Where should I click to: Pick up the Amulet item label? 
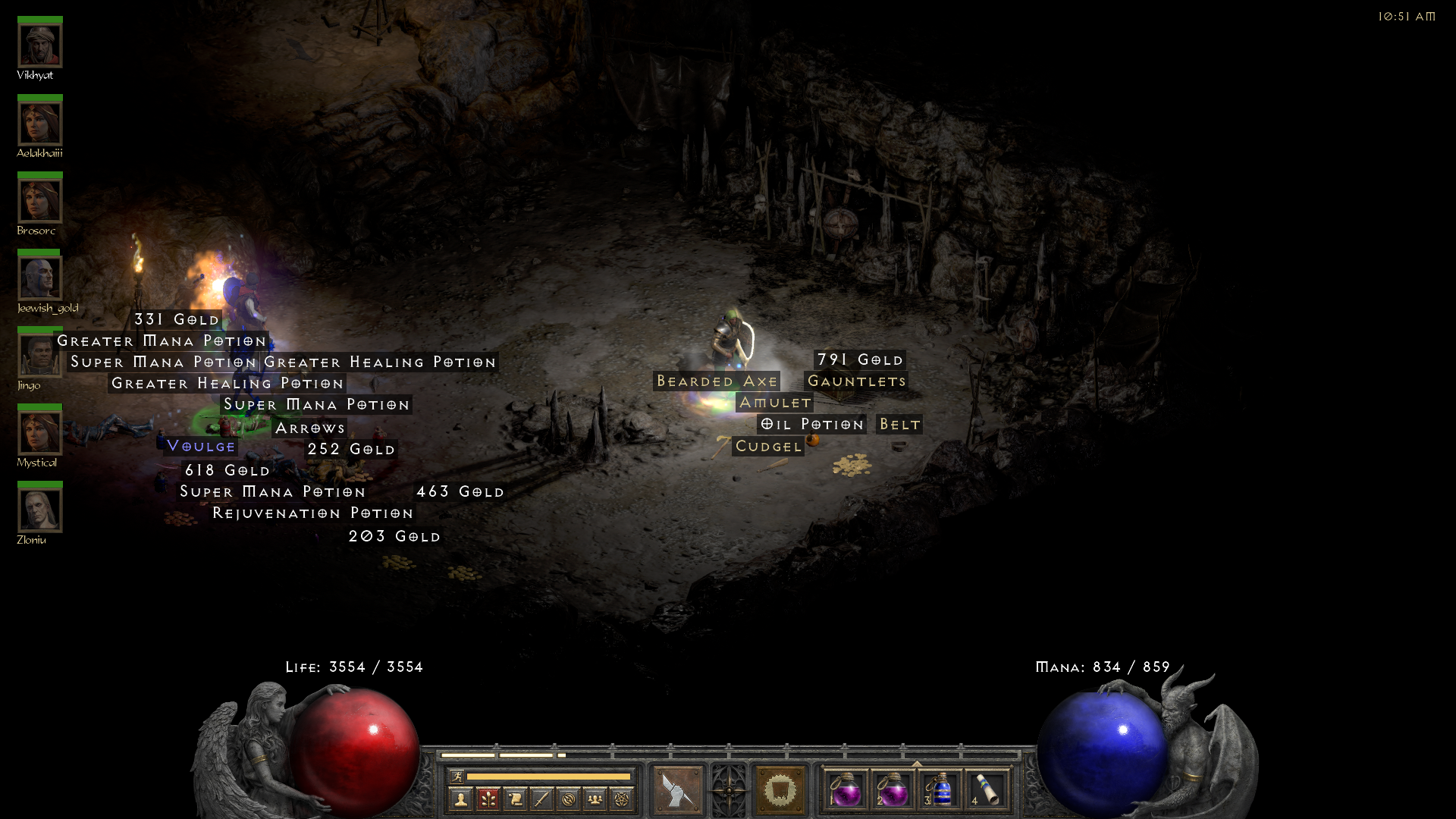pos(775,403)
